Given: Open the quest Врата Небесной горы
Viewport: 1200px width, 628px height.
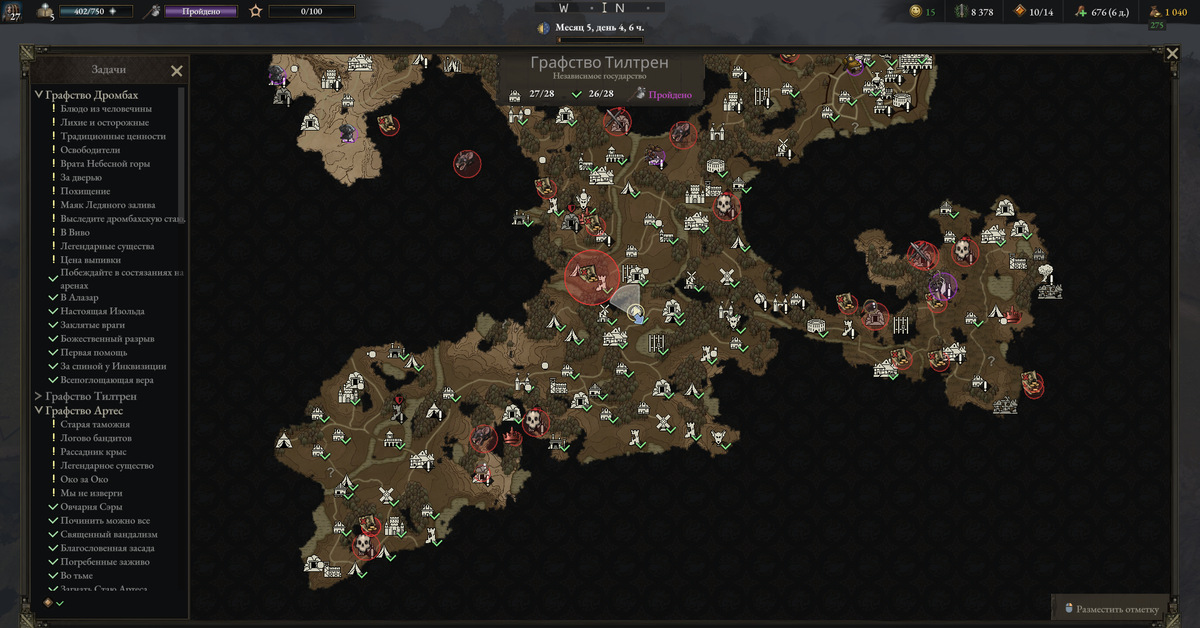Looking at the screenshot, I should [105, 163].
